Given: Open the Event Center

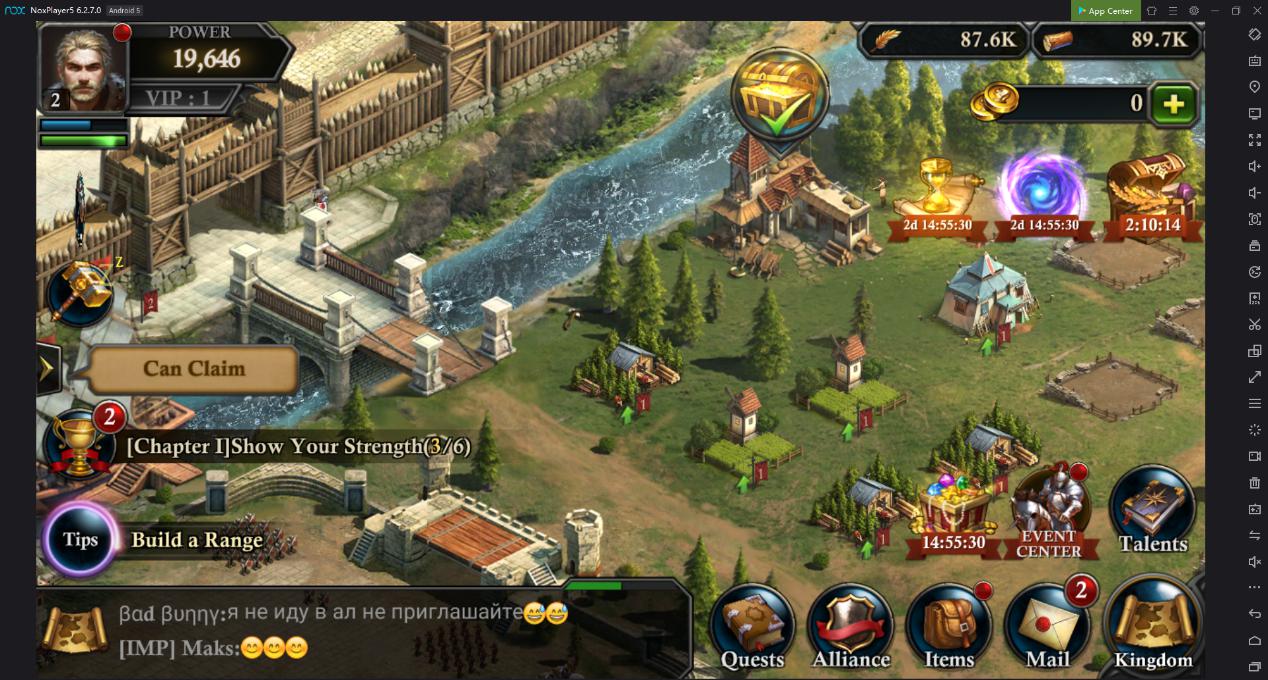Looking at the screenshot, I should coord(1048,512).
